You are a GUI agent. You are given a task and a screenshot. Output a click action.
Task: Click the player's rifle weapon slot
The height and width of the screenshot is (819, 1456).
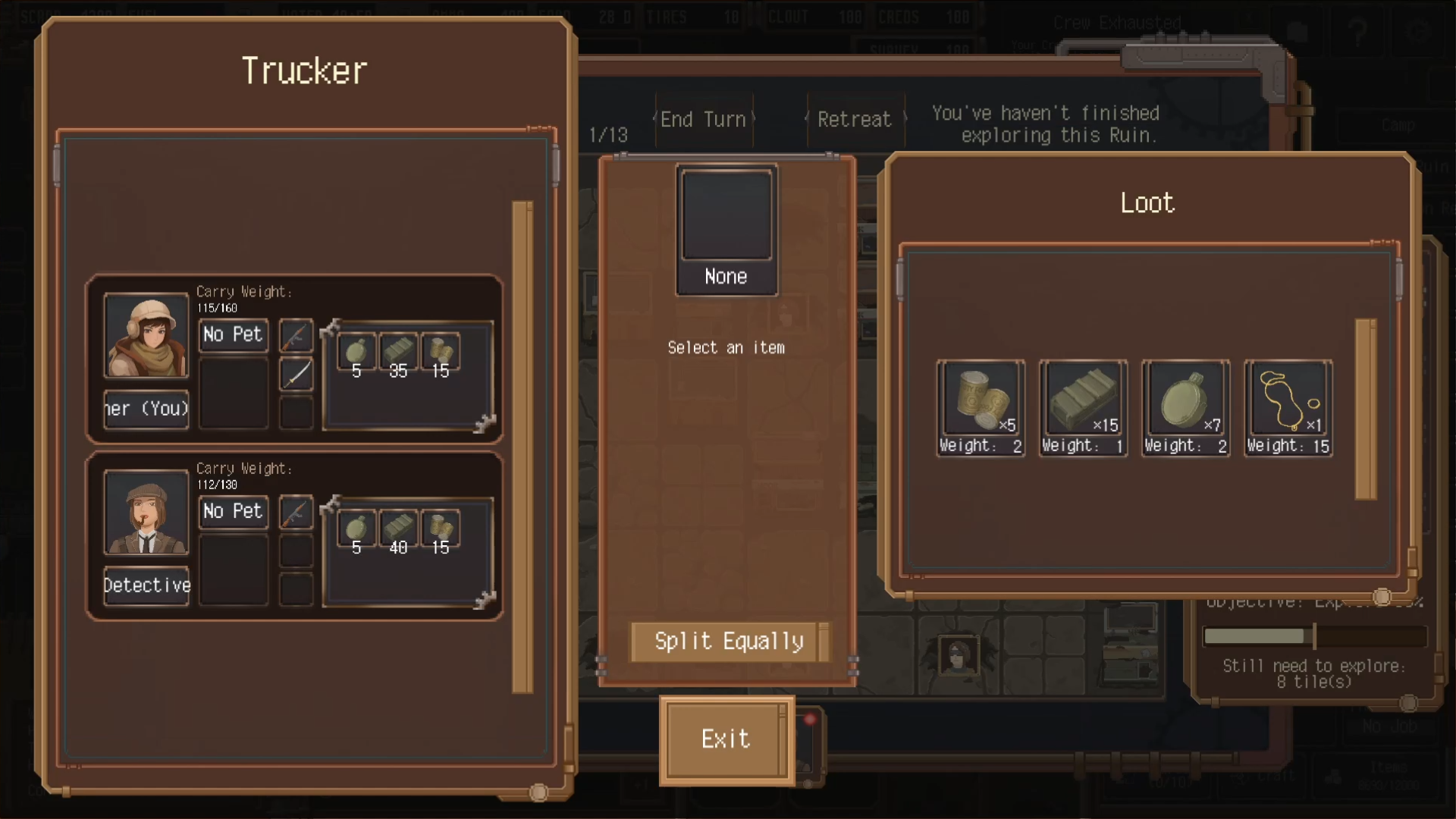point(296,335)
